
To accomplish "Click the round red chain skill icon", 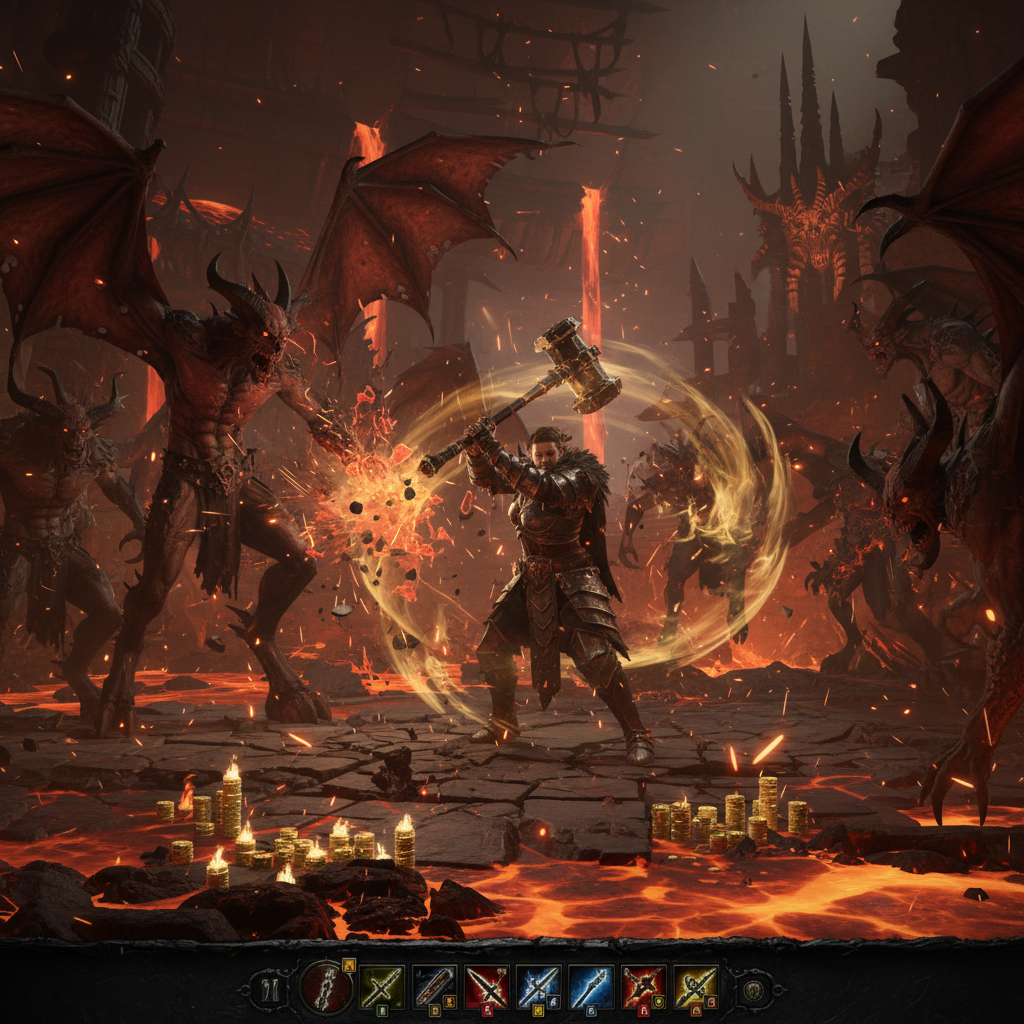I will [325, 987].
